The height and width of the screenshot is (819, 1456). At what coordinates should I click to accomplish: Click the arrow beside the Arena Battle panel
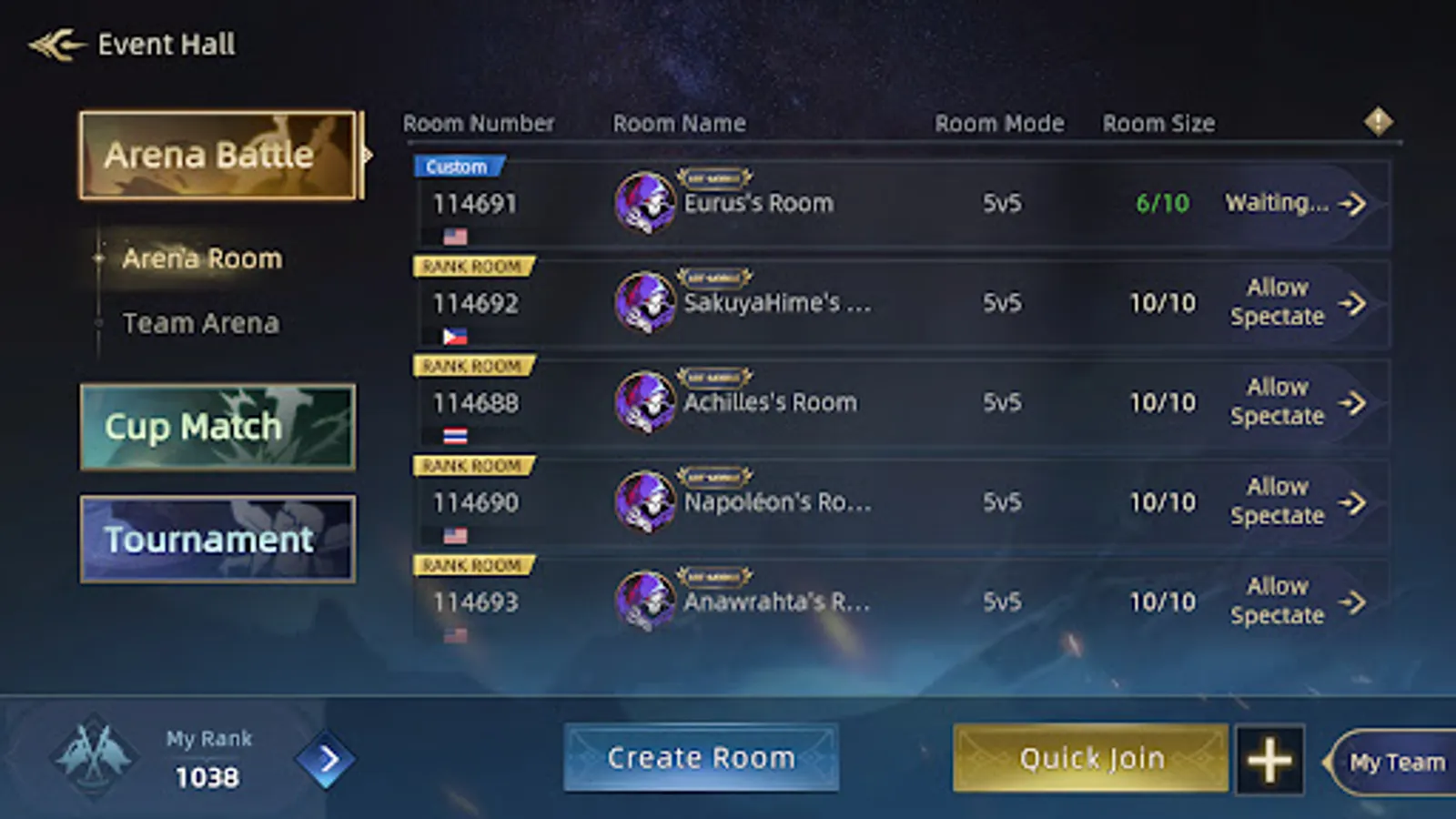click(368, 155)
